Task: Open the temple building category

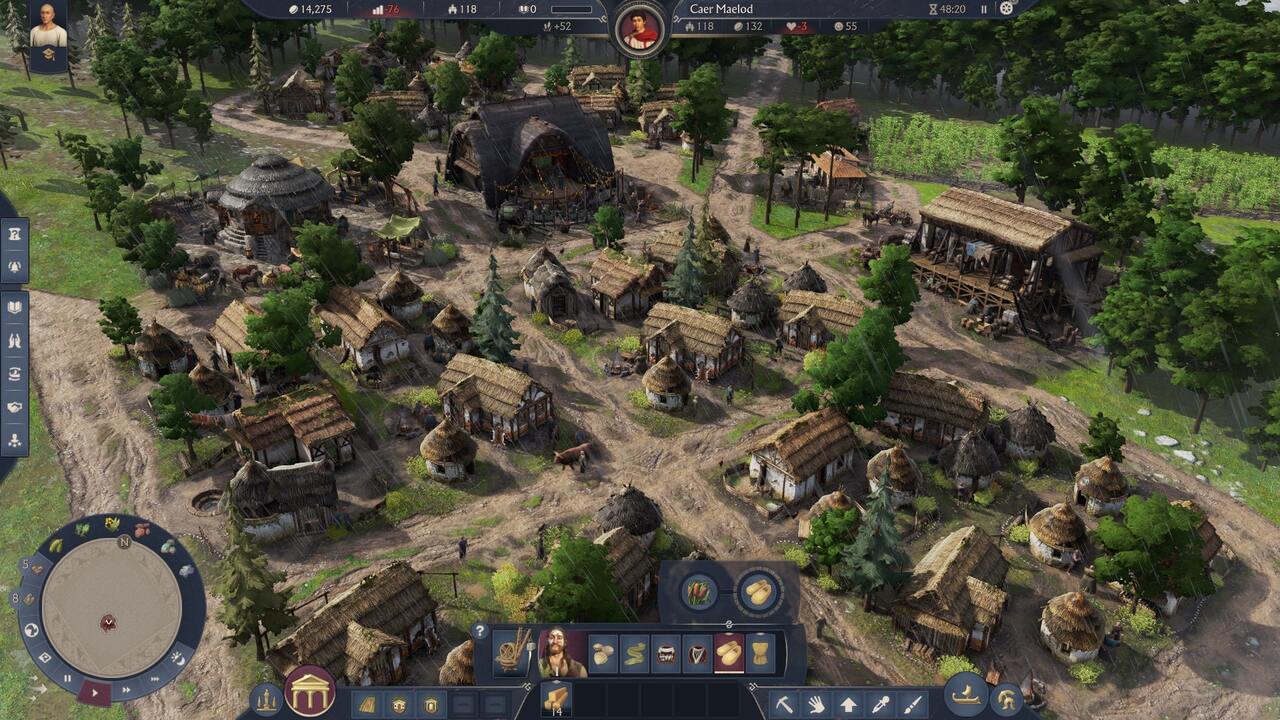Action: [309, 691]
